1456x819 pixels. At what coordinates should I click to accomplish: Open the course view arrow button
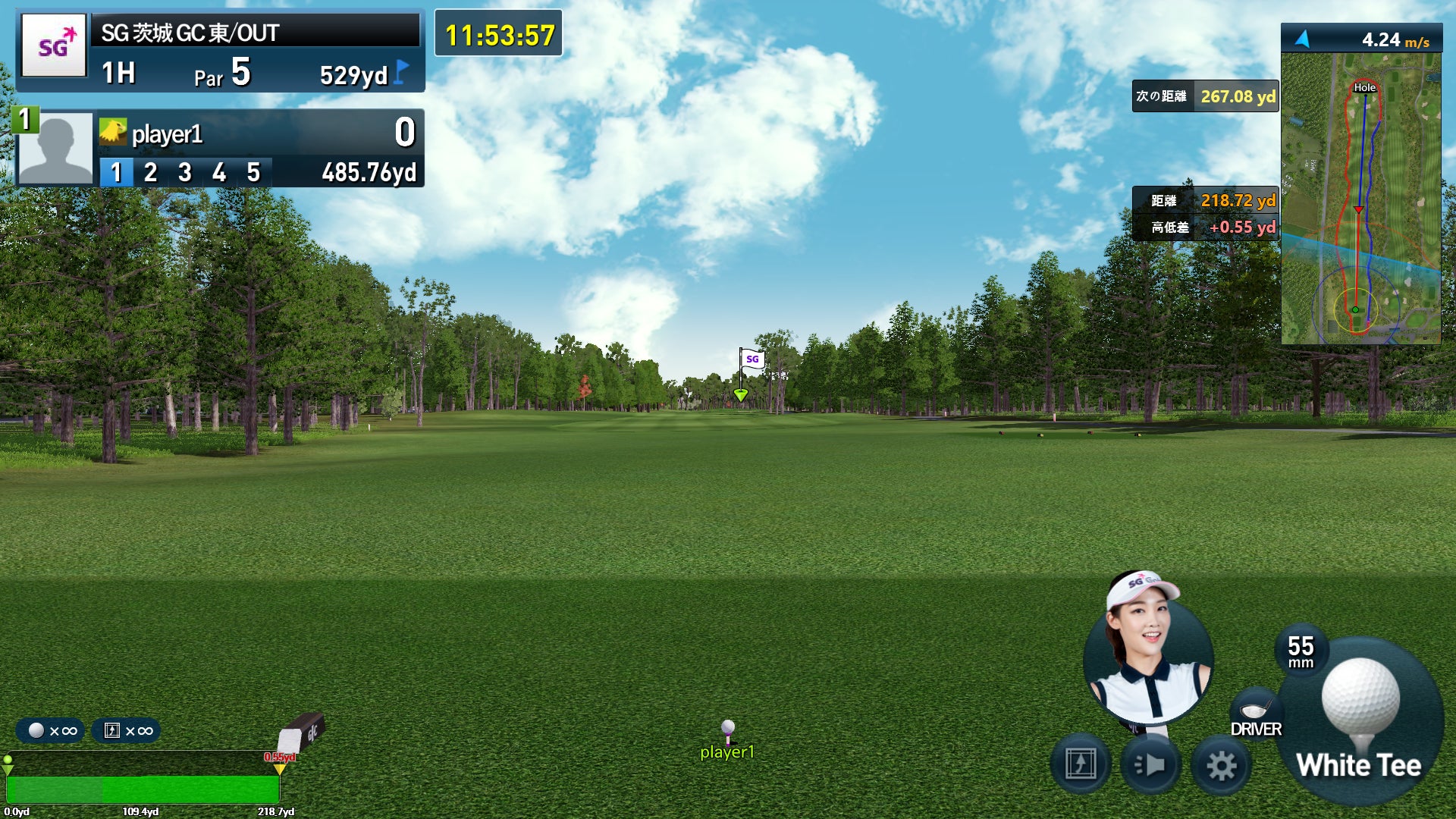(x=1081, y=764)
